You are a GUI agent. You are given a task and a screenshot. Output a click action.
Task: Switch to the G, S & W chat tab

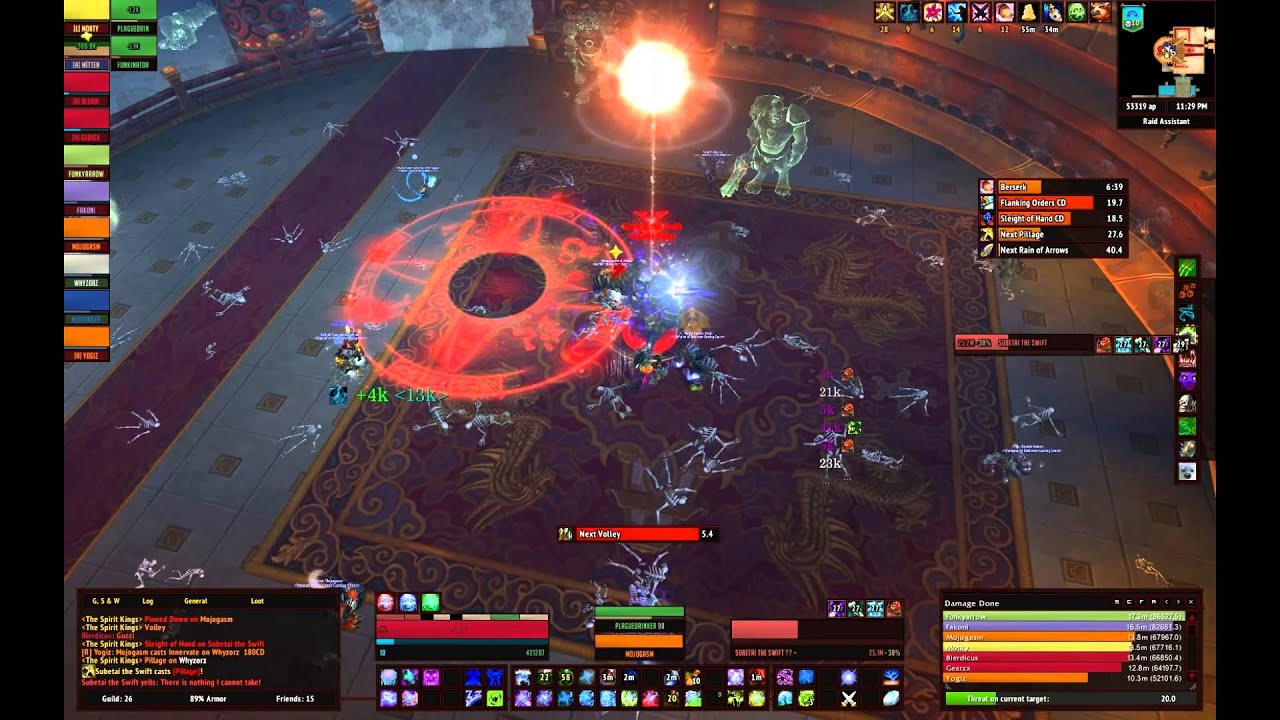point(106,601)
